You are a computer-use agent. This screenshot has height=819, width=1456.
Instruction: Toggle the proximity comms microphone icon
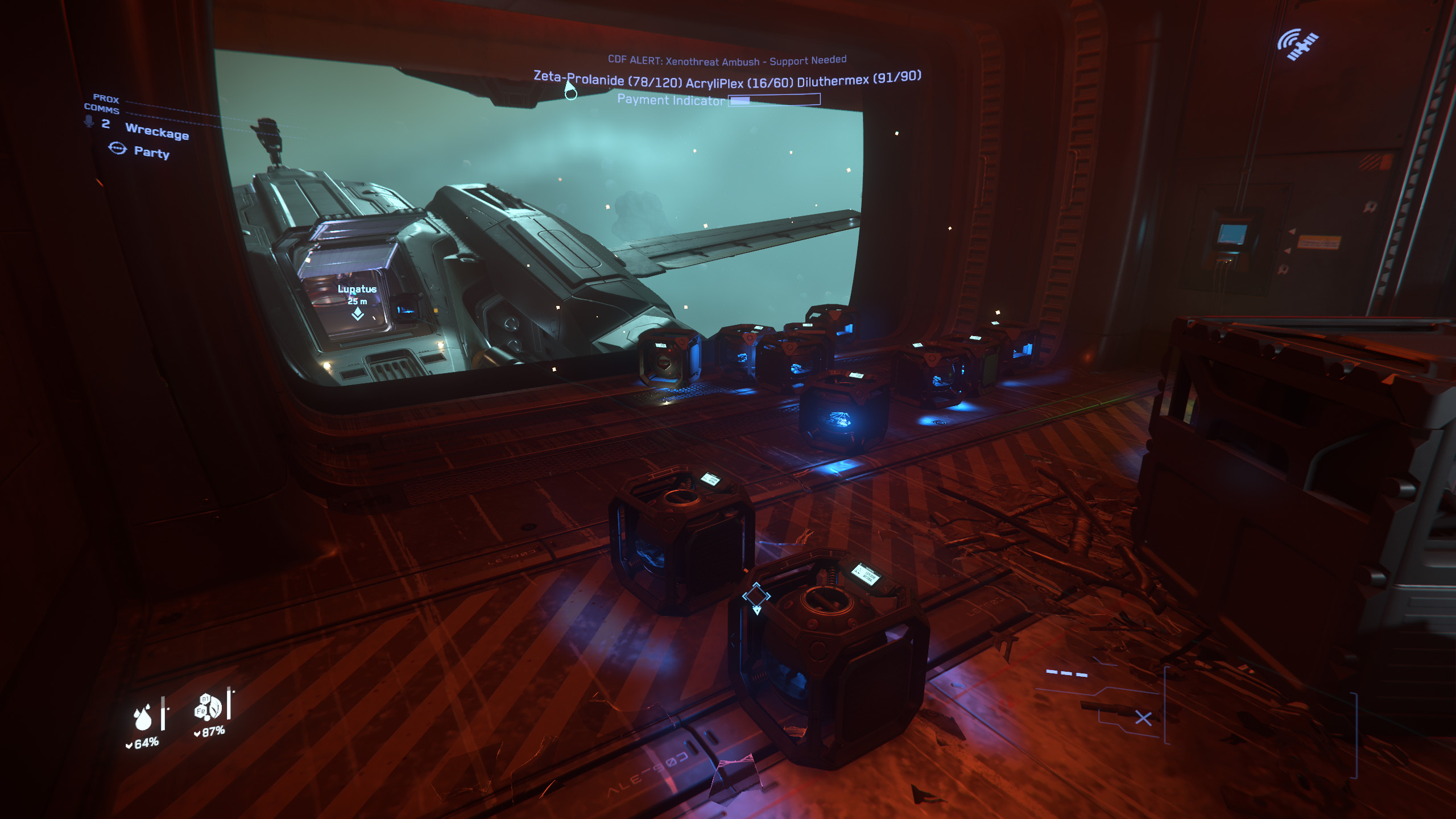(x=89, y=121)
